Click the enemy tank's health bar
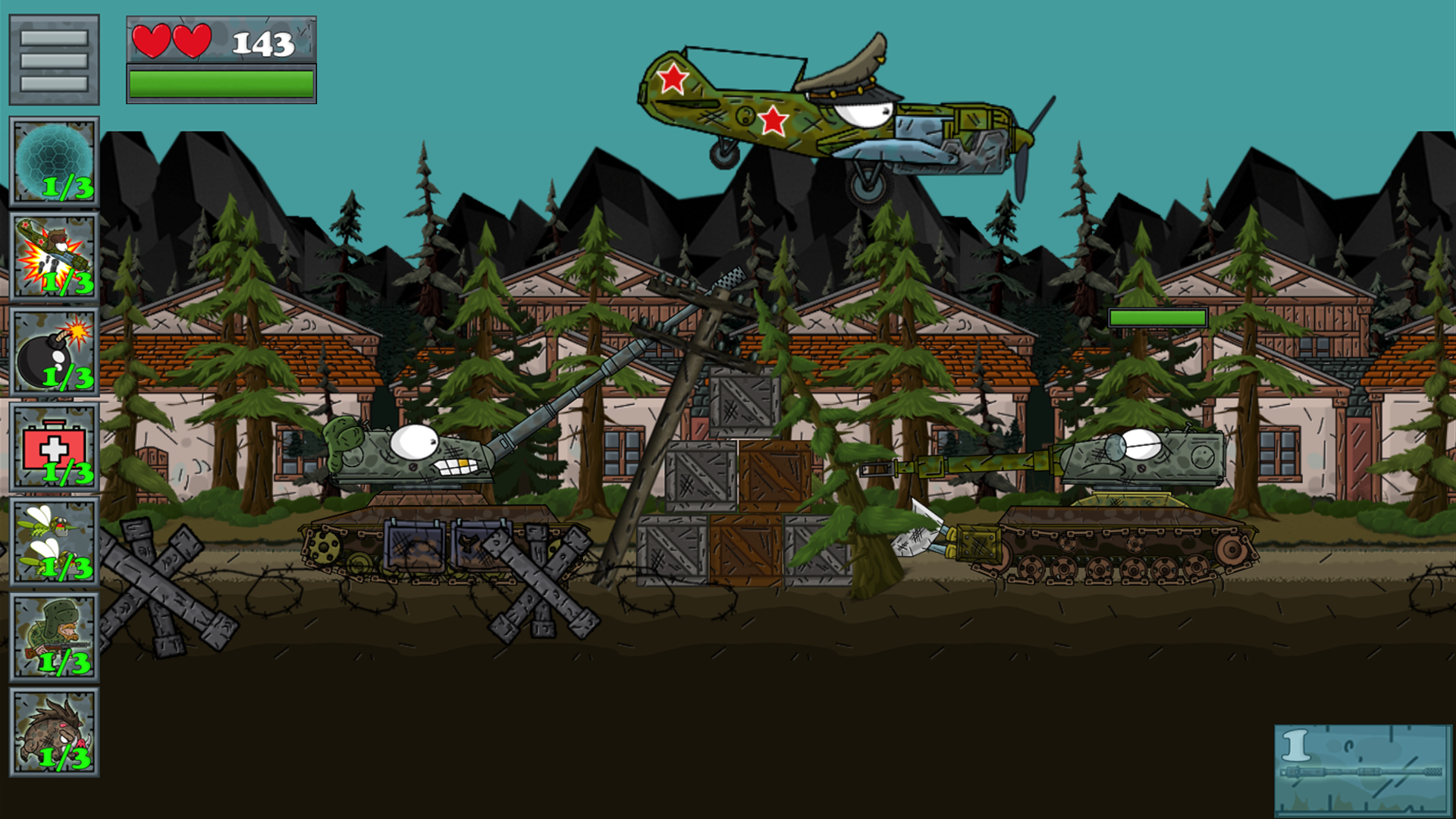Image resolution: width=1456 pixels, height=819 pixels. click(1156, 318)
